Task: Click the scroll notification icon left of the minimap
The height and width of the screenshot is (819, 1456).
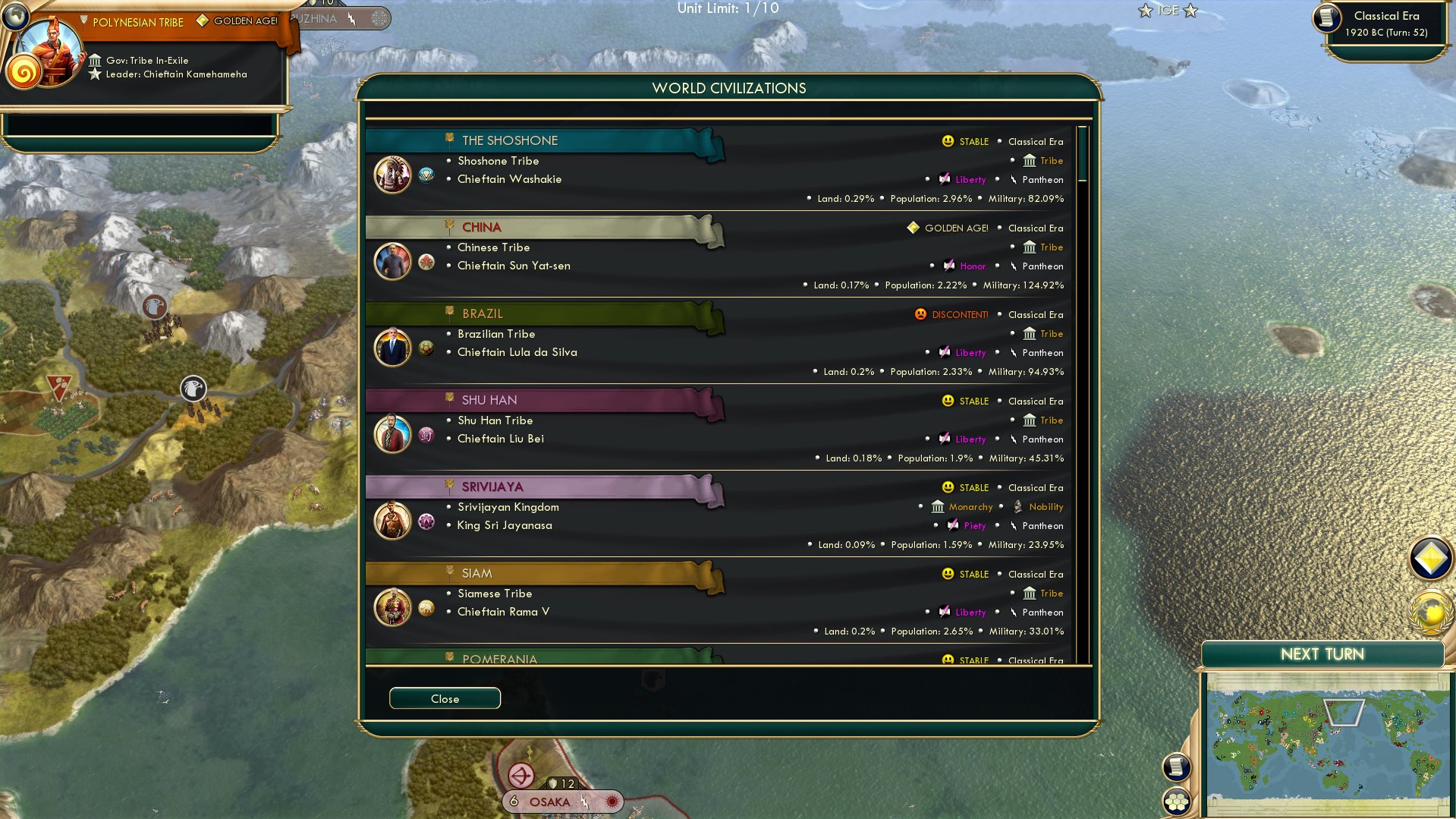Action: 1176,767
